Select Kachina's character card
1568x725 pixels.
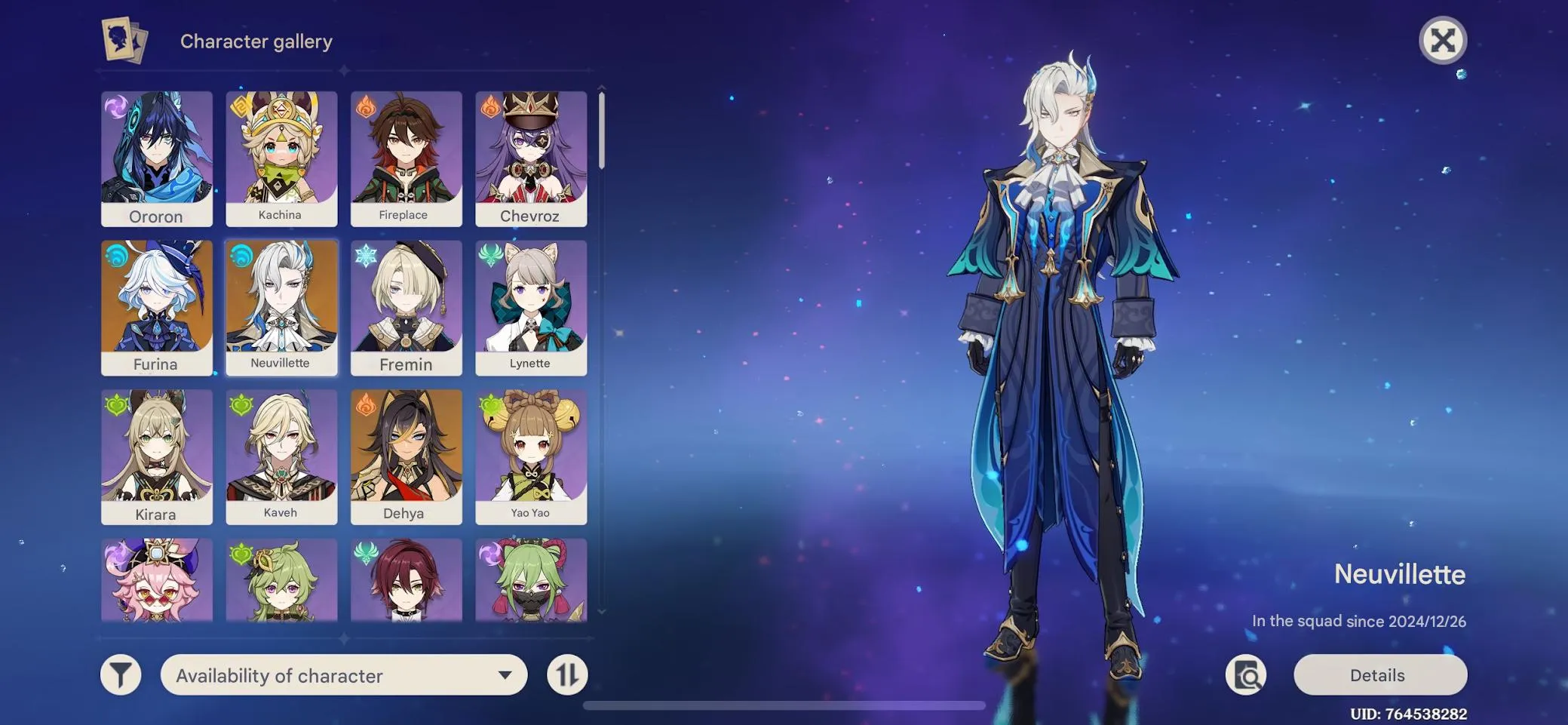pos(281,156)
